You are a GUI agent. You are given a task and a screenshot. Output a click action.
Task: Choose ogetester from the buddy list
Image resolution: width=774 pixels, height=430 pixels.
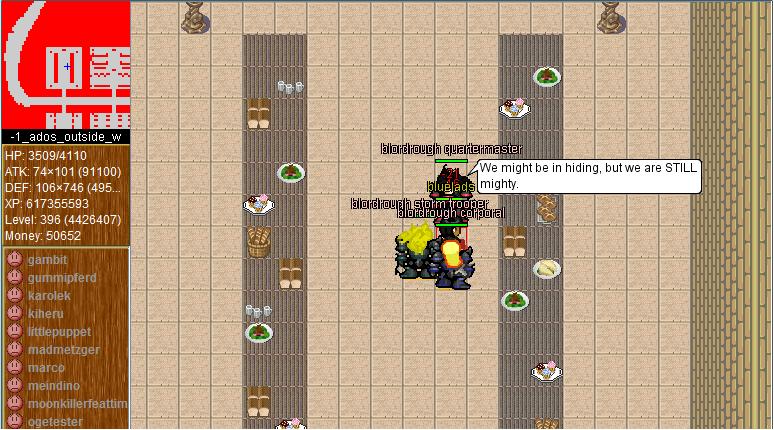pos(55,421)
